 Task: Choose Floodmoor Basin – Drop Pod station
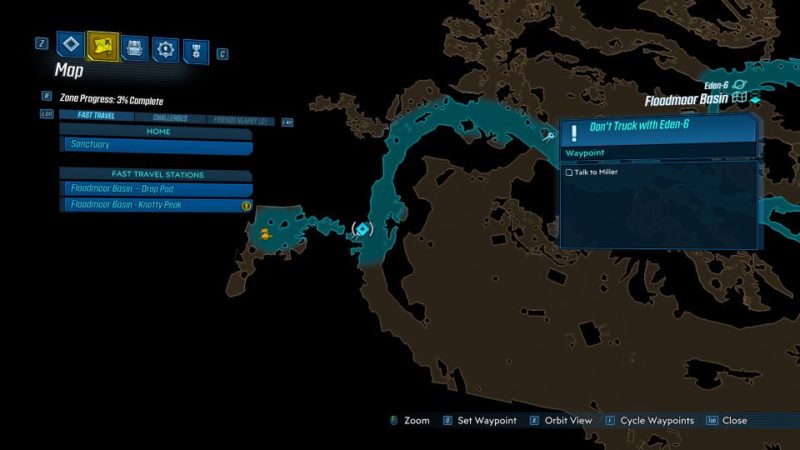coord(156,189)
